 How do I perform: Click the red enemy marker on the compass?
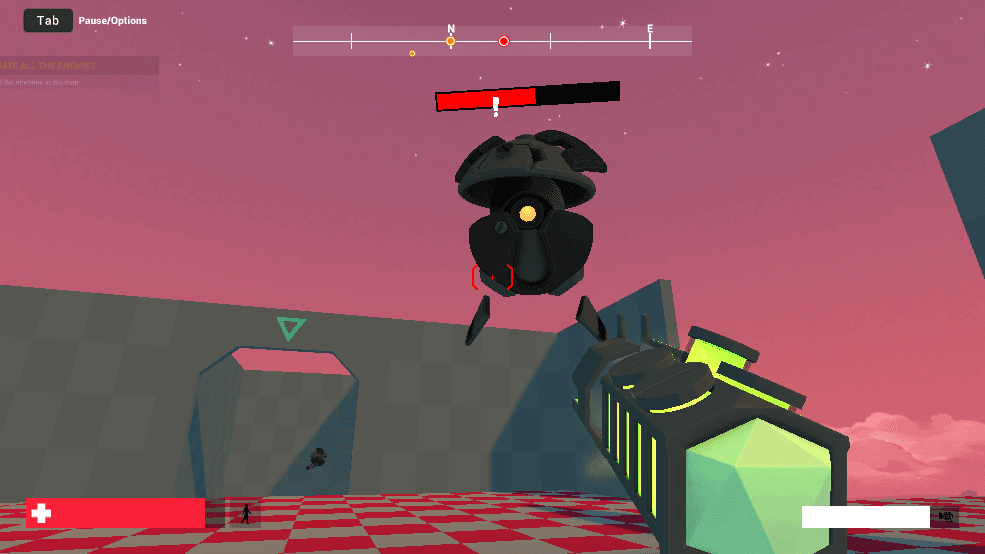[x=504, y=41]
